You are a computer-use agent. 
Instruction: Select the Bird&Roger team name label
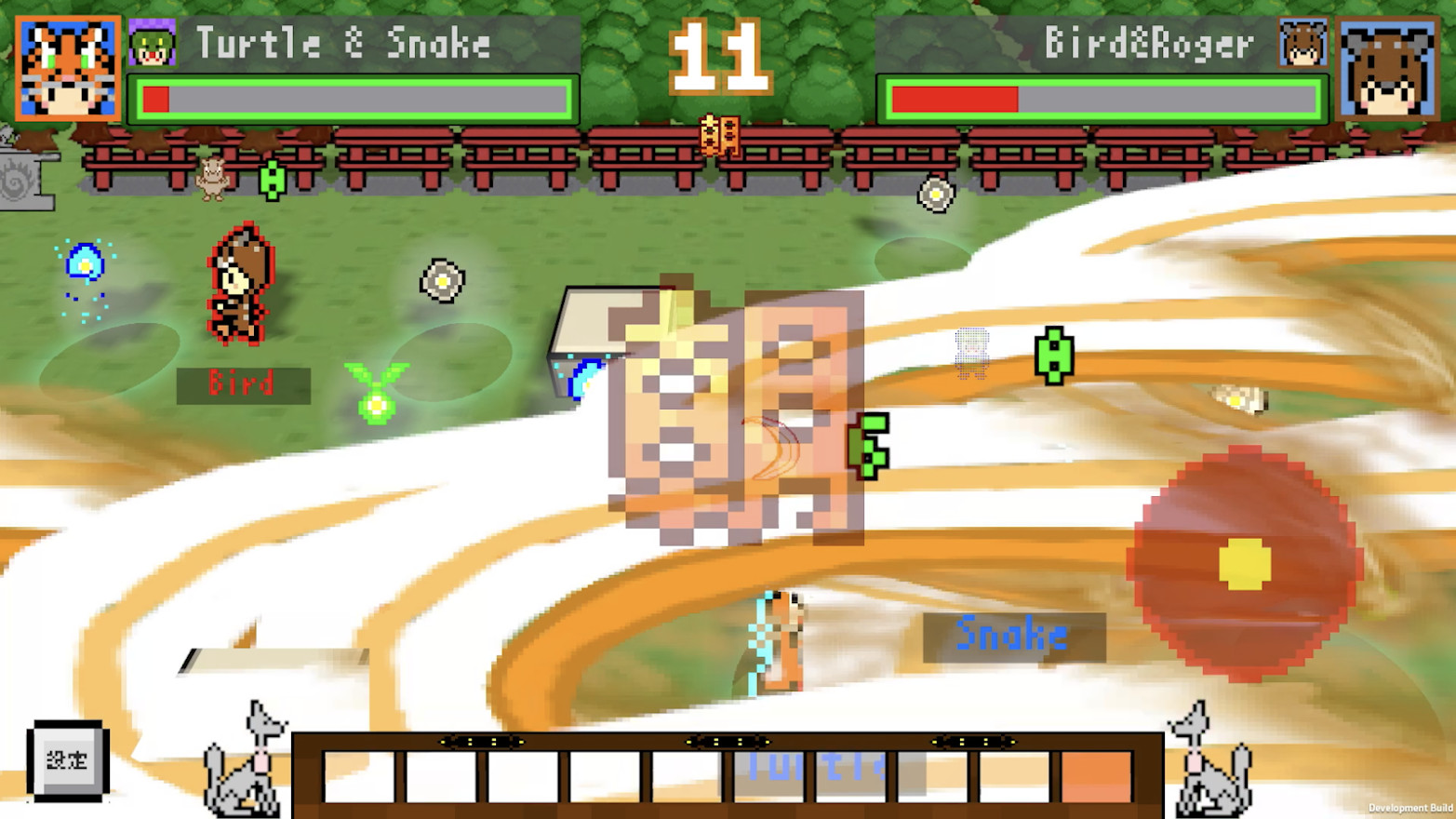[x=1151, y=42]
